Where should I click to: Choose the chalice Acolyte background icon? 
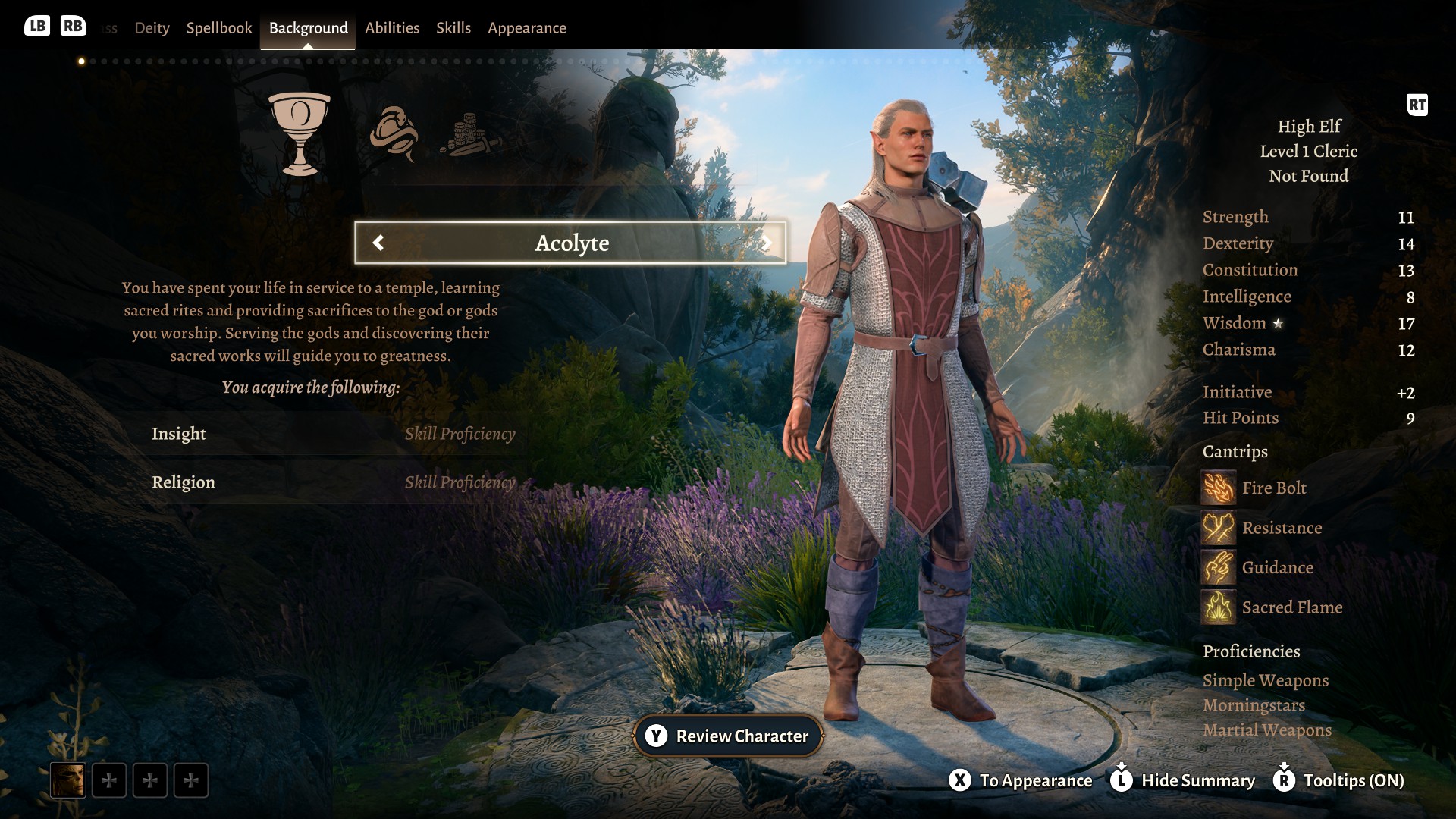(x=300, y=133)
